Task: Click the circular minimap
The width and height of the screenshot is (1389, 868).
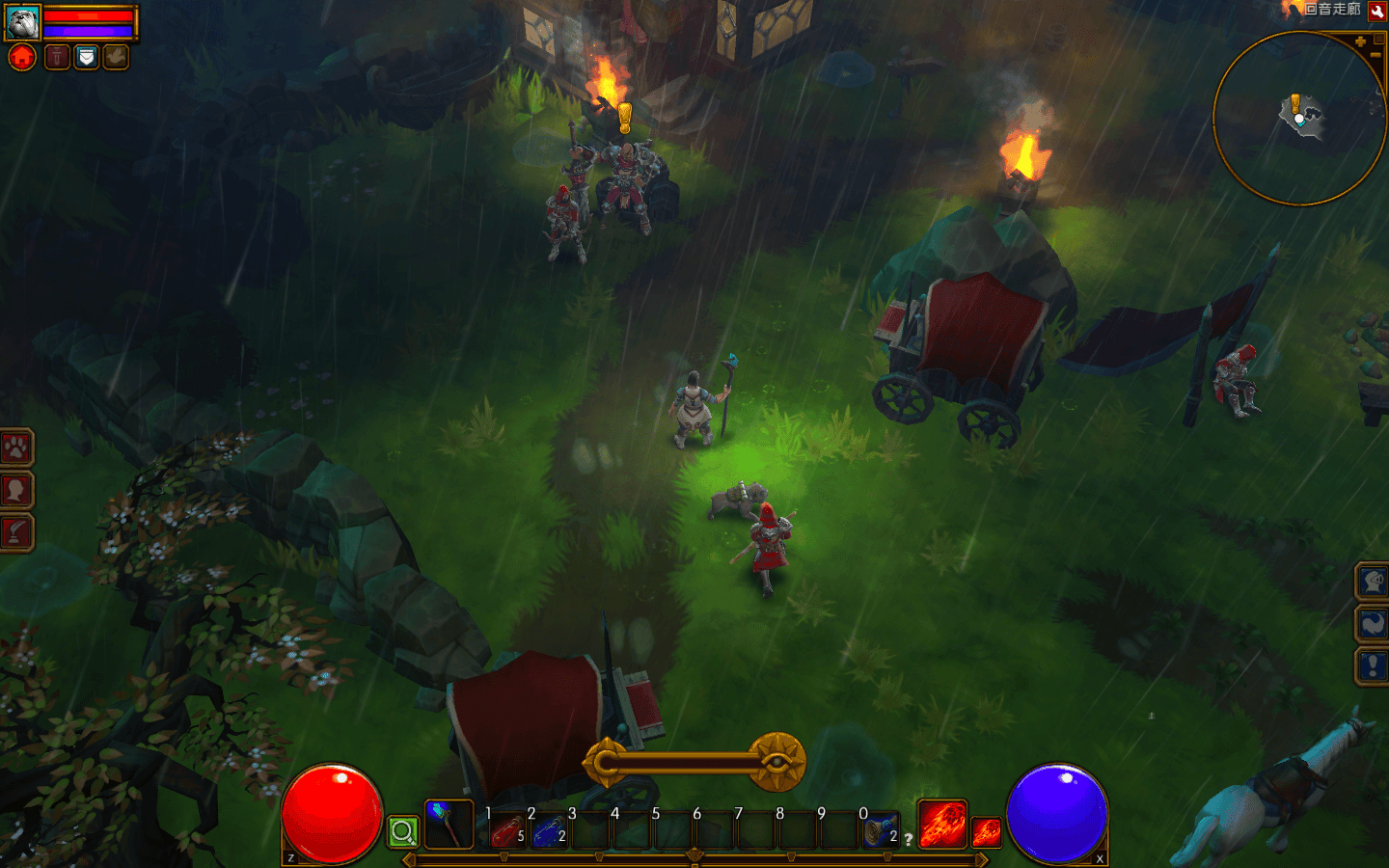Action: (1298, 119)
